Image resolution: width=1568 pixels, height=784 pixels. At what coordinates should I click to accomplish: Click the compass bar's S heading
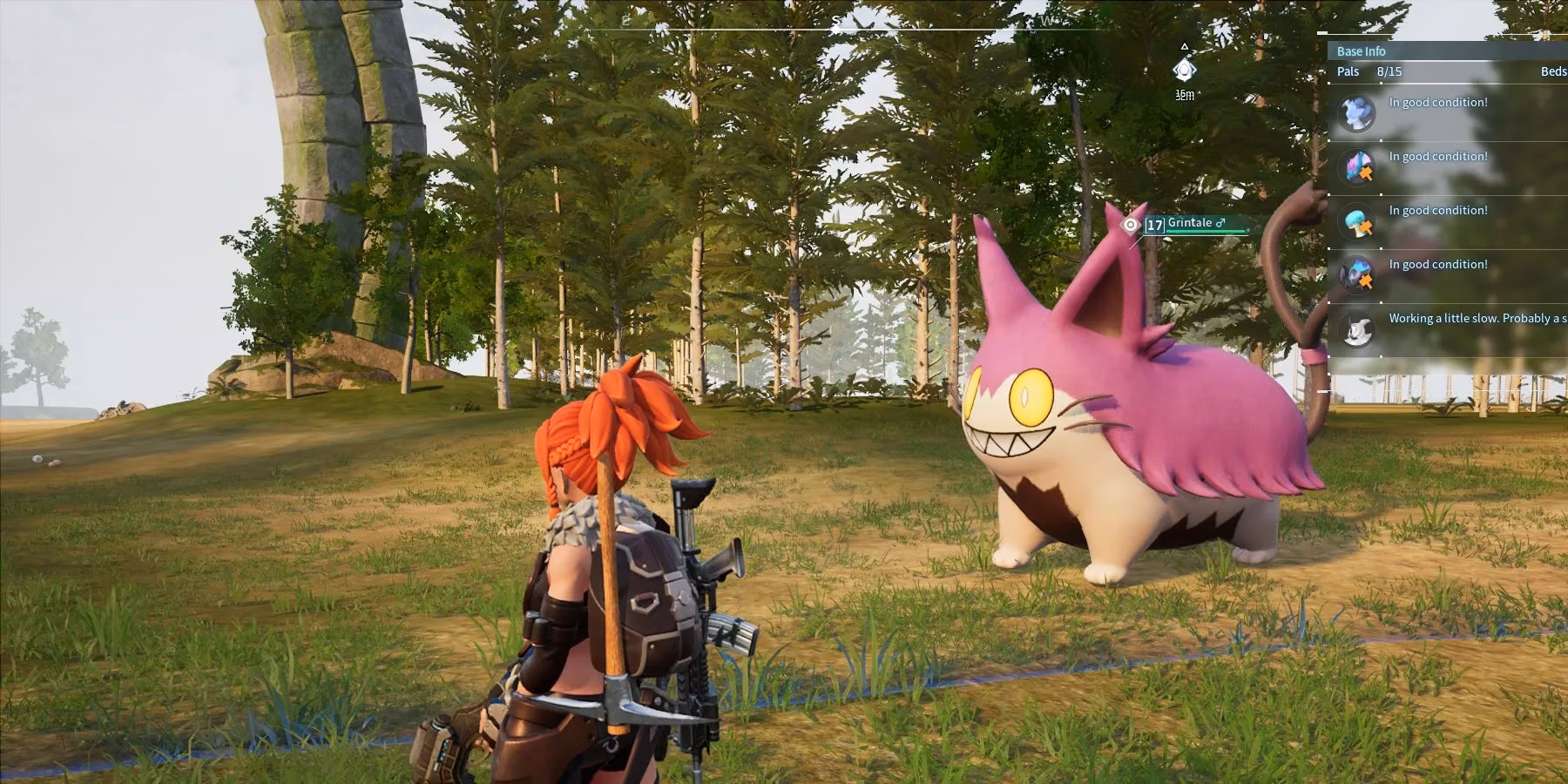tap(836, 22)
